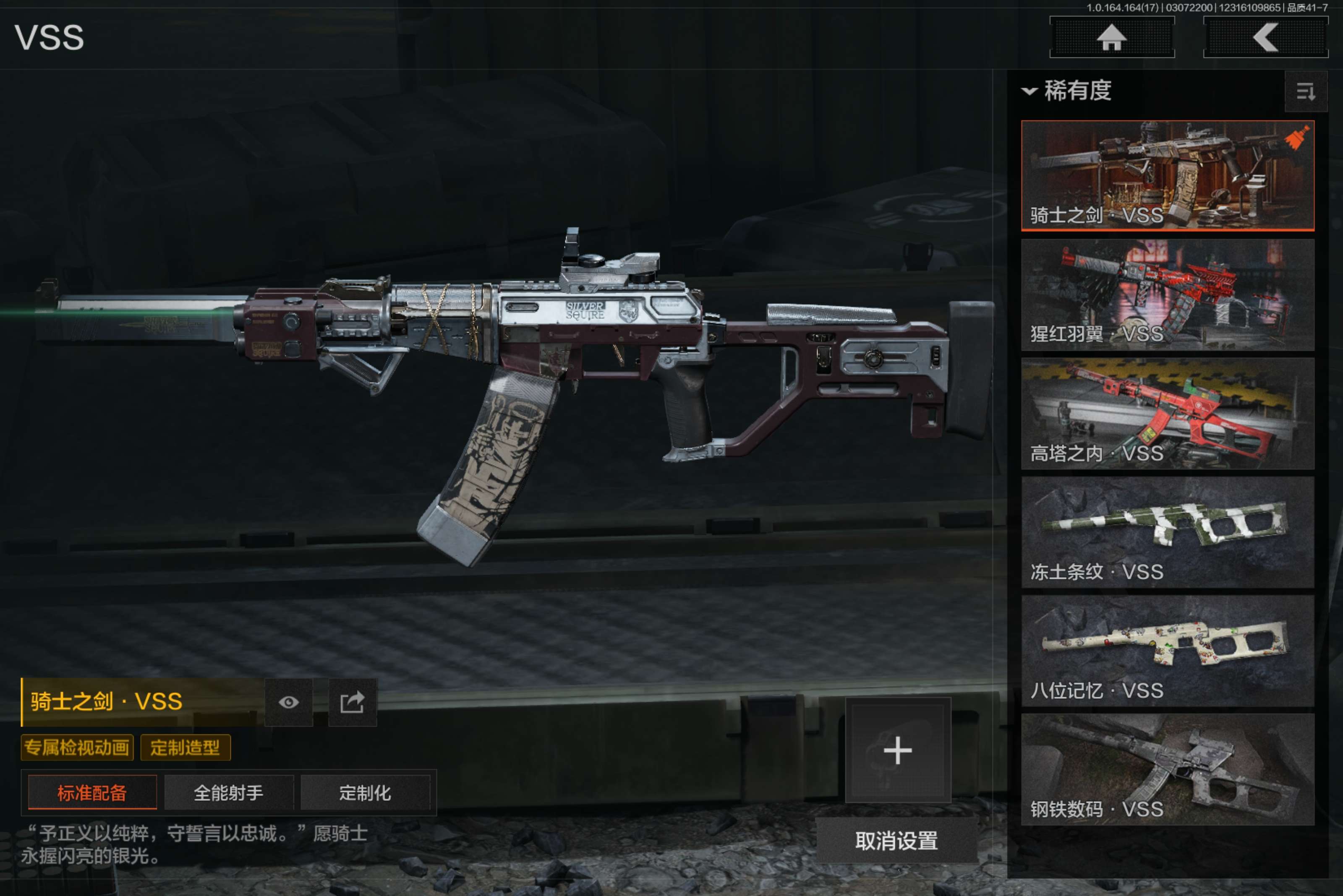Screen dimensions: 1343x896
Task: Go back with the arrow button
Action: [x=1265, y=38]
